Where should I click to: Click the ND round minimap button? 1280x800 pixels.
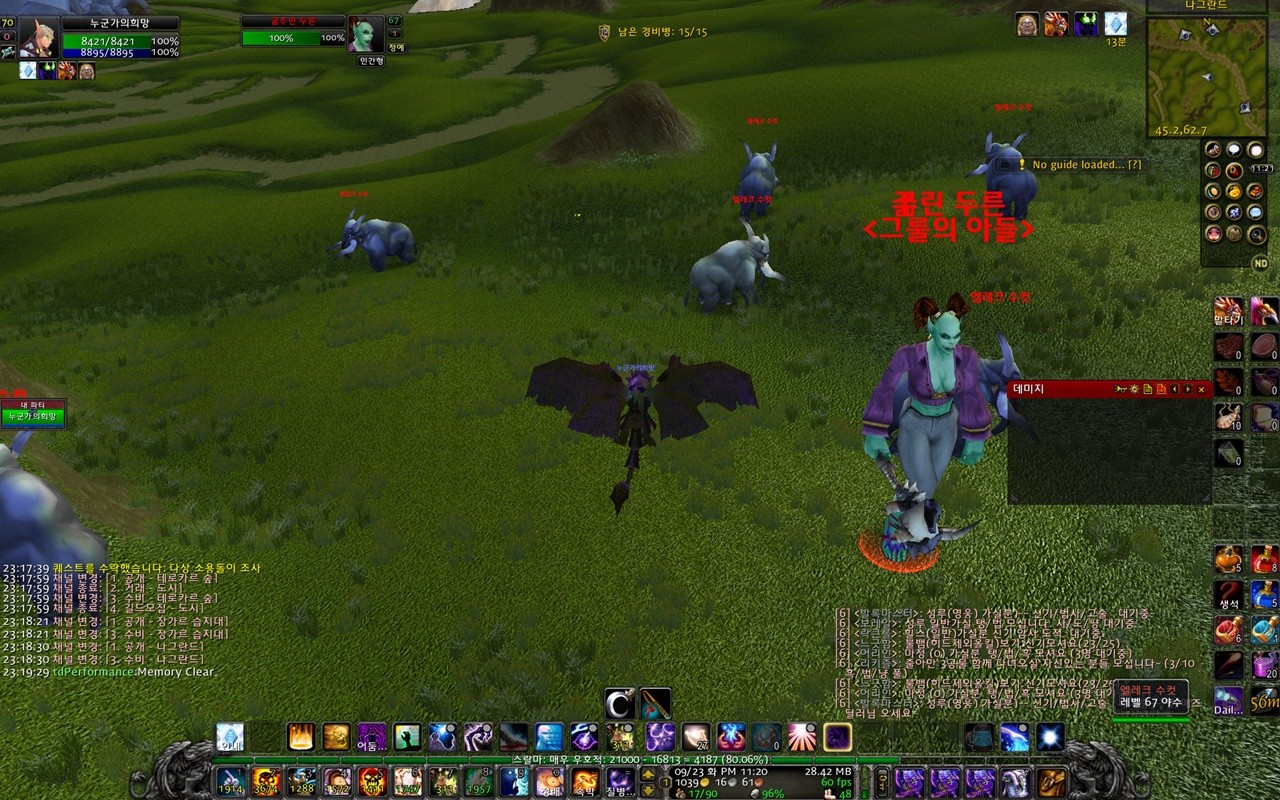pyautogui.click(x=1260, y=262)
